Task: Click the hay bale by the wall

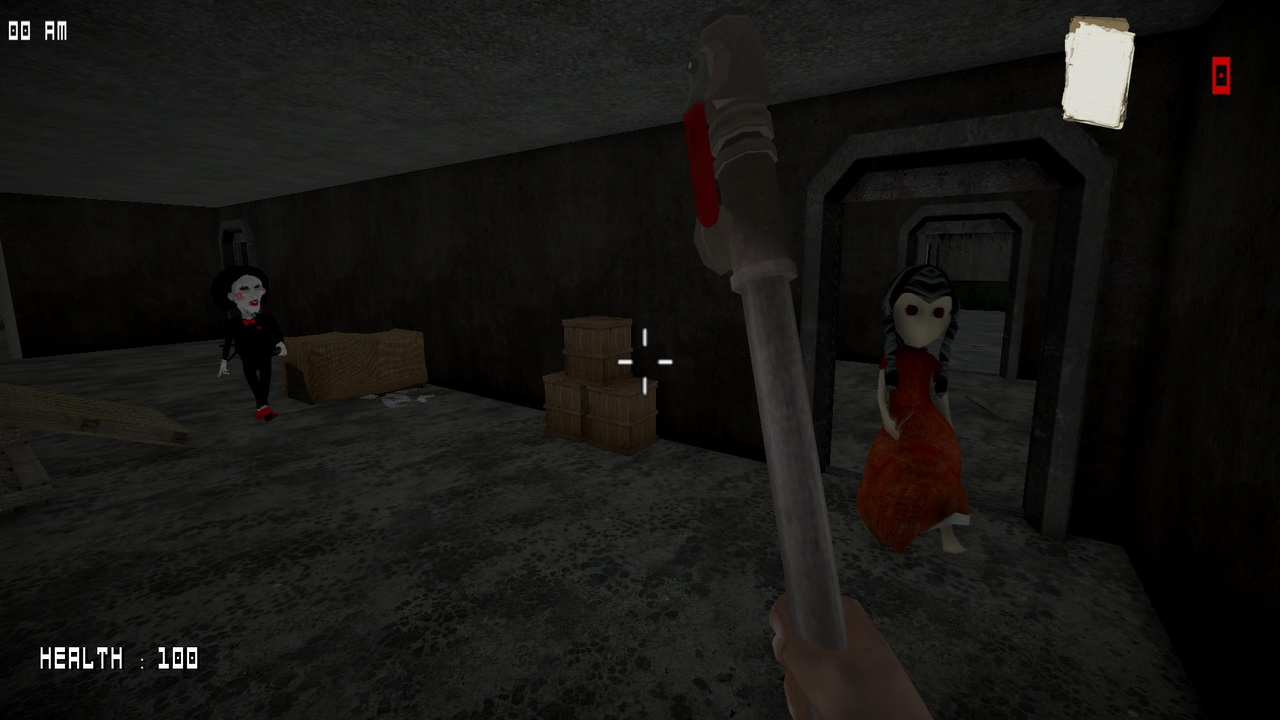Action: [x=355, y=365]
